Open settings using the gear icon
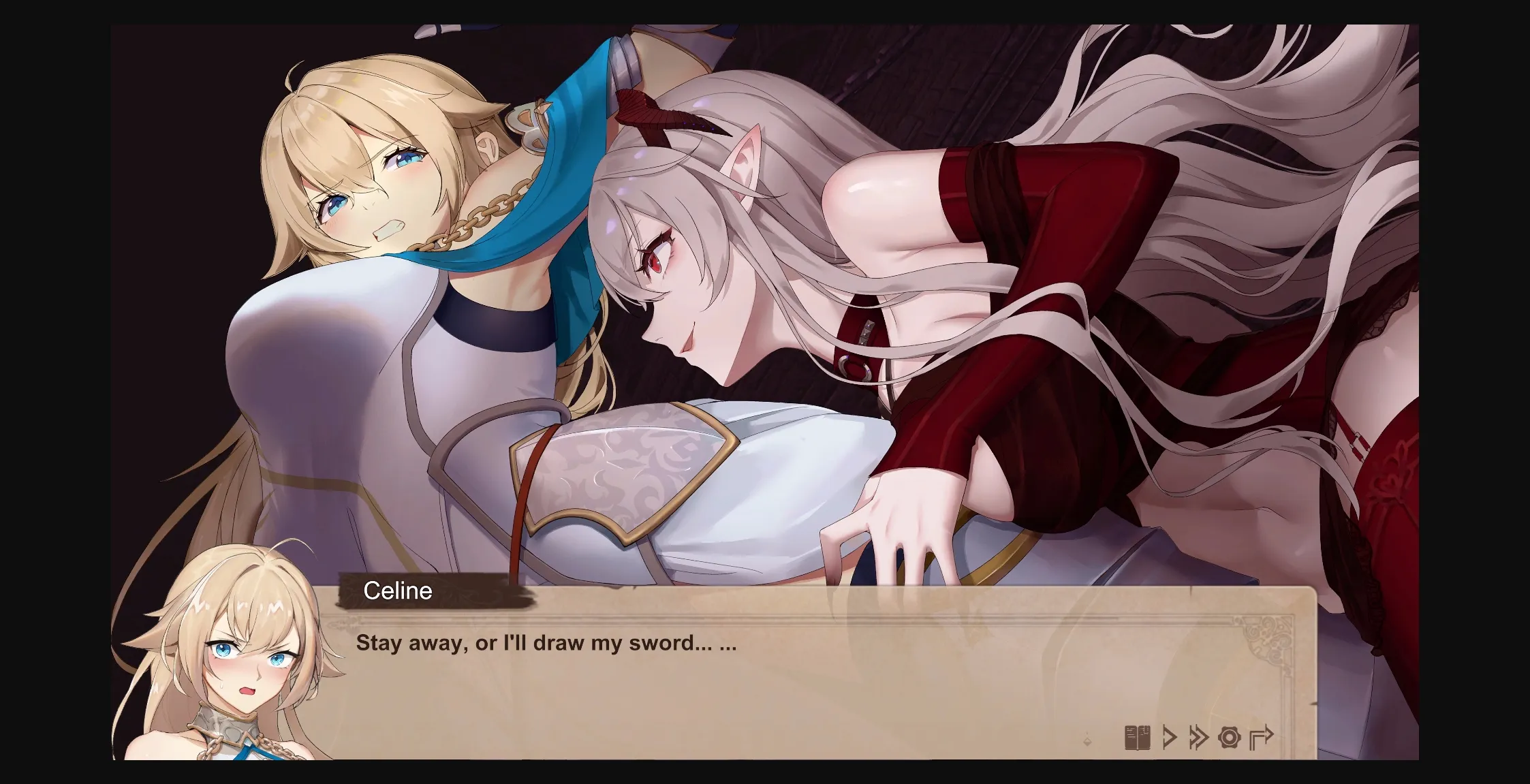The height and width of the screenshot is (784, 1530). click(x=1230, y=738)
